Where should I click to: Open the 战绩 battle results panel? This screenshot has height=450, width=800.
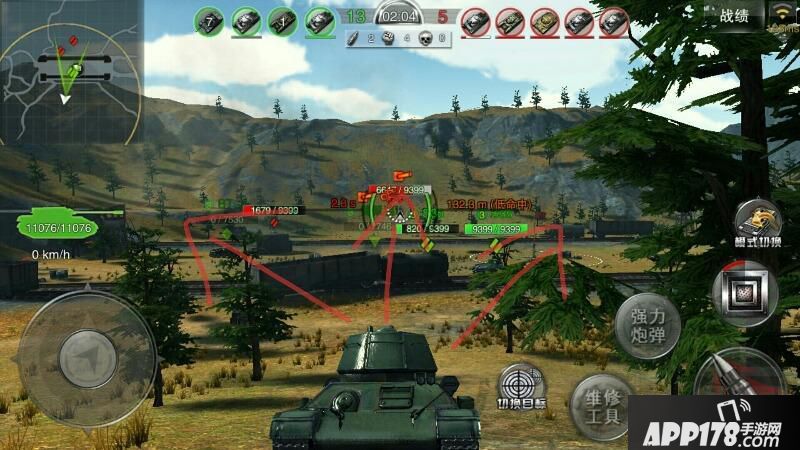coord(734,15)
